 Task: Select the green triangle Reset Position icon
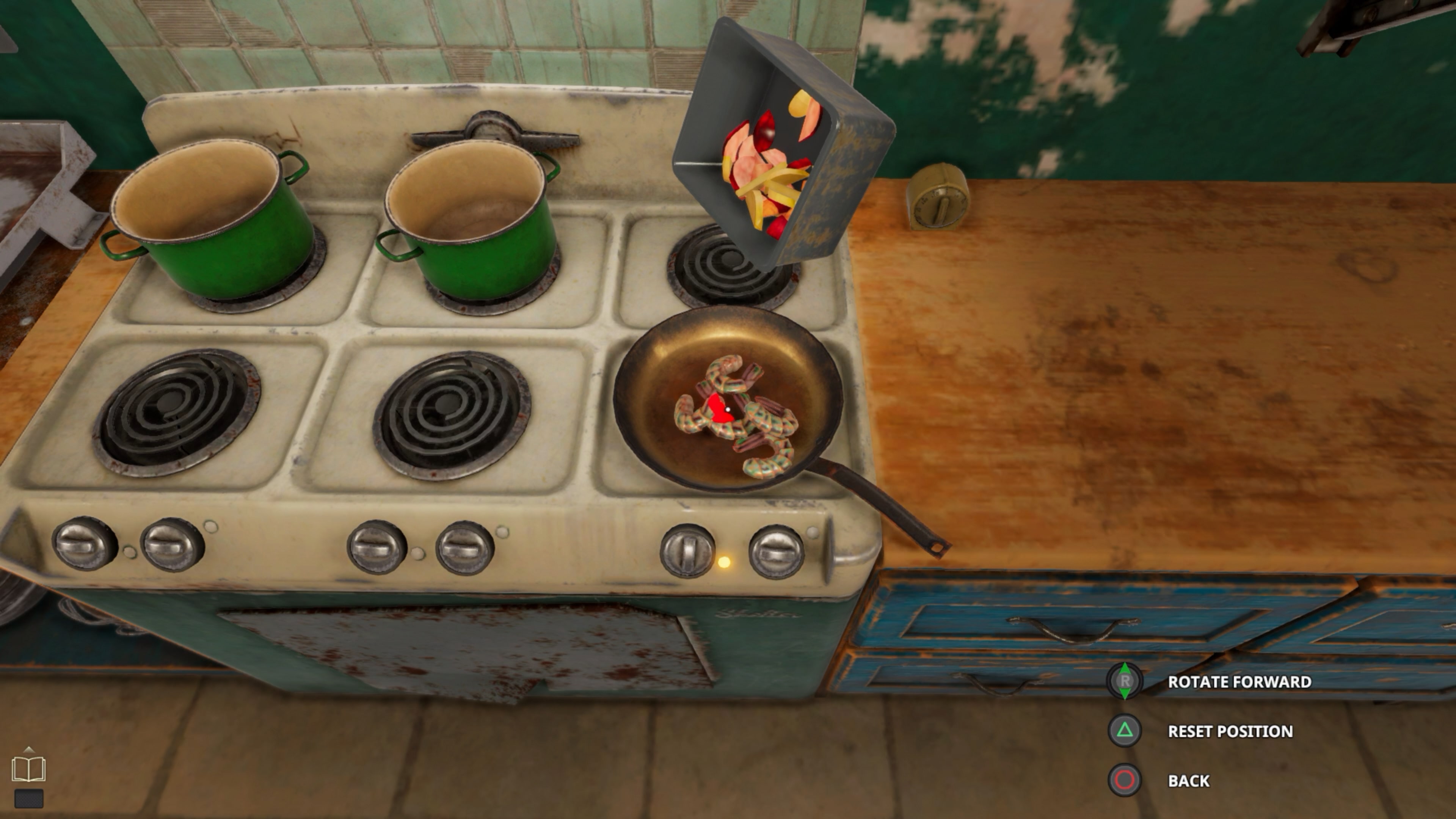[x=1124, y=731]
